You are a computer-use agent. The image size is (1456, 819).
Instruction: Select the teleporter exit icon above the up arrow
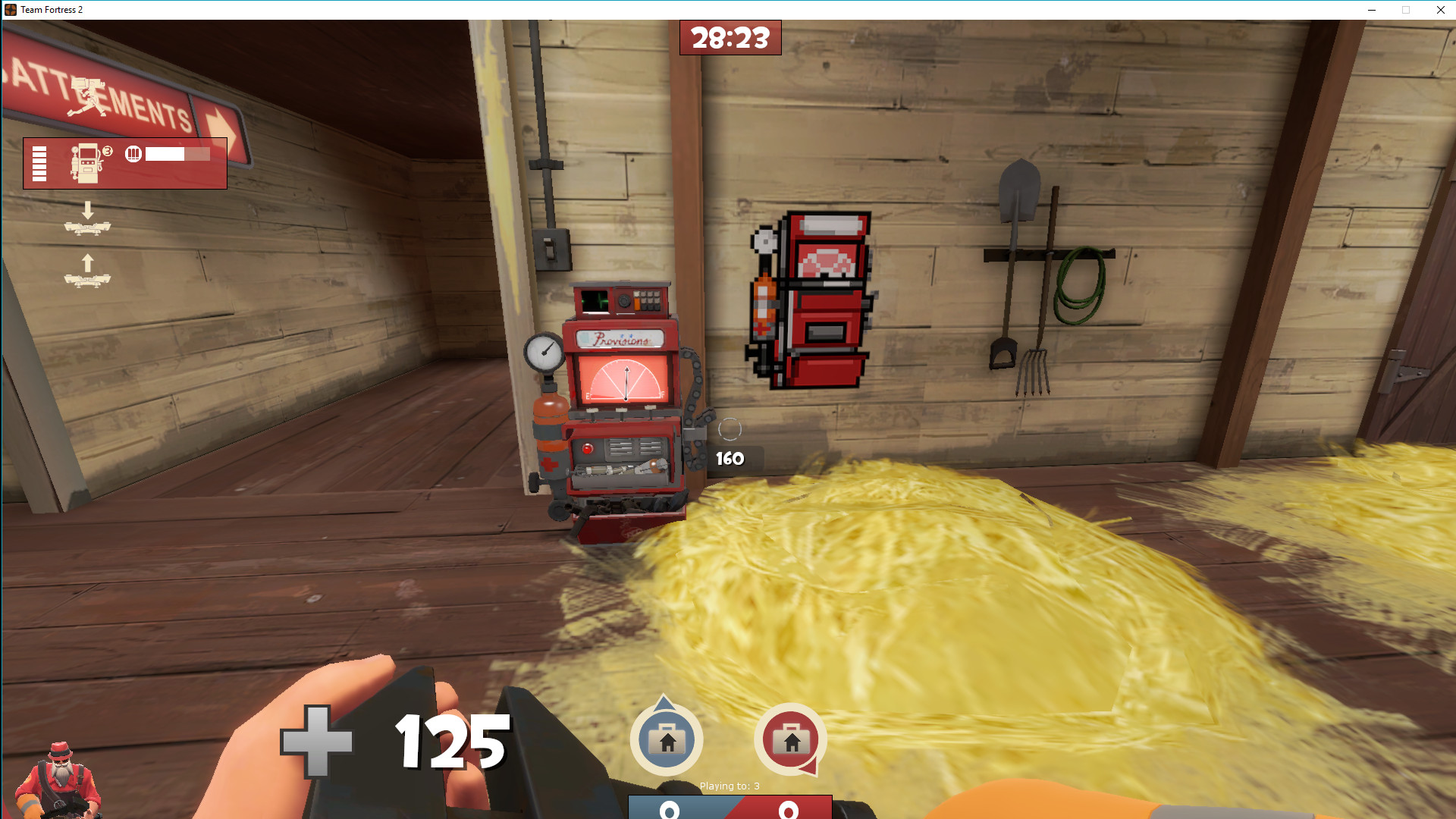[87, 280]
